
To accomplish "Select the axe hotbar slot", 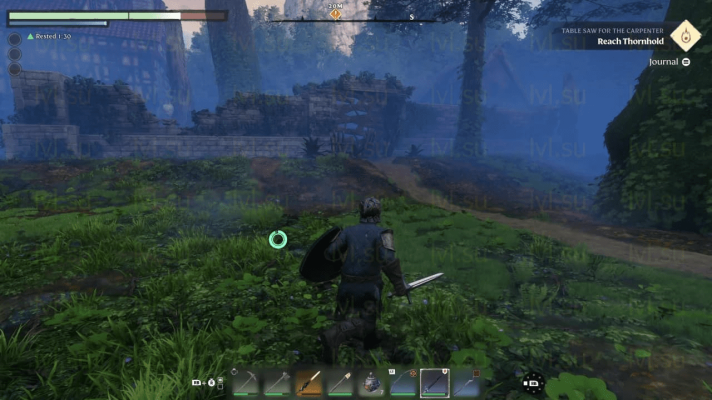I will pyautogui.click(x=278, y=382).
